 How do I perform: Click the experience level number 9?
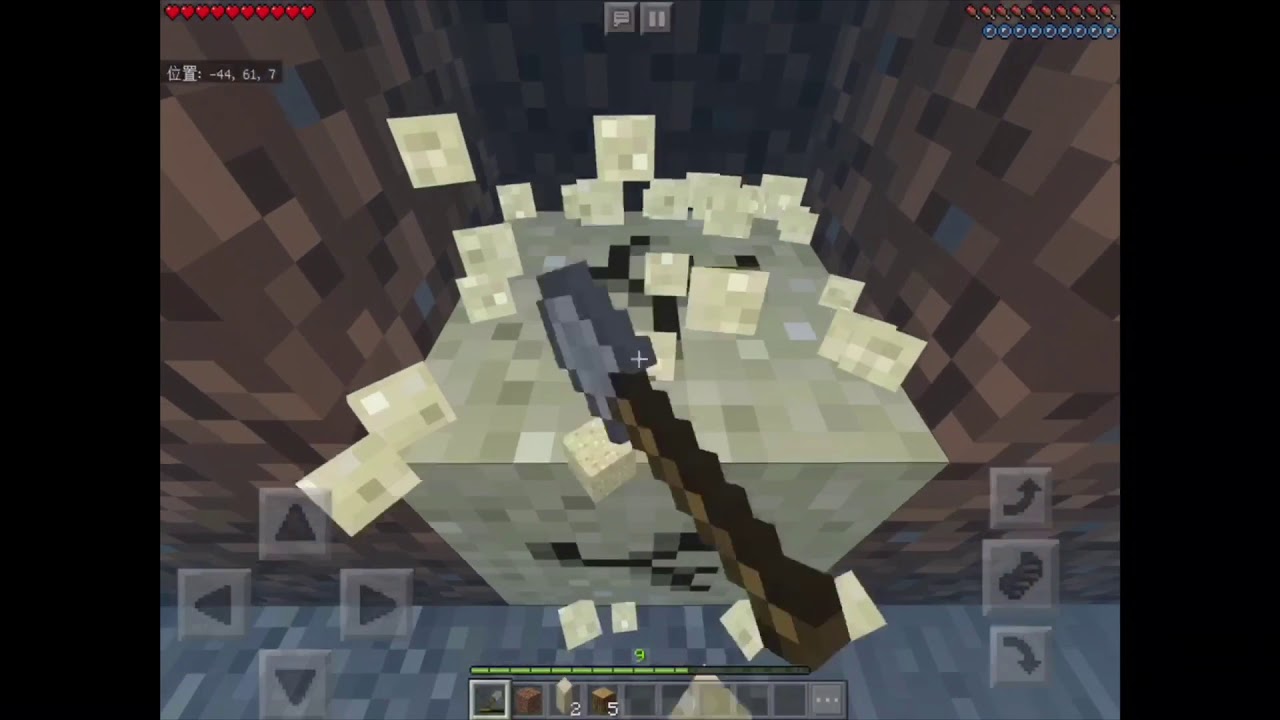coord(639,655)
